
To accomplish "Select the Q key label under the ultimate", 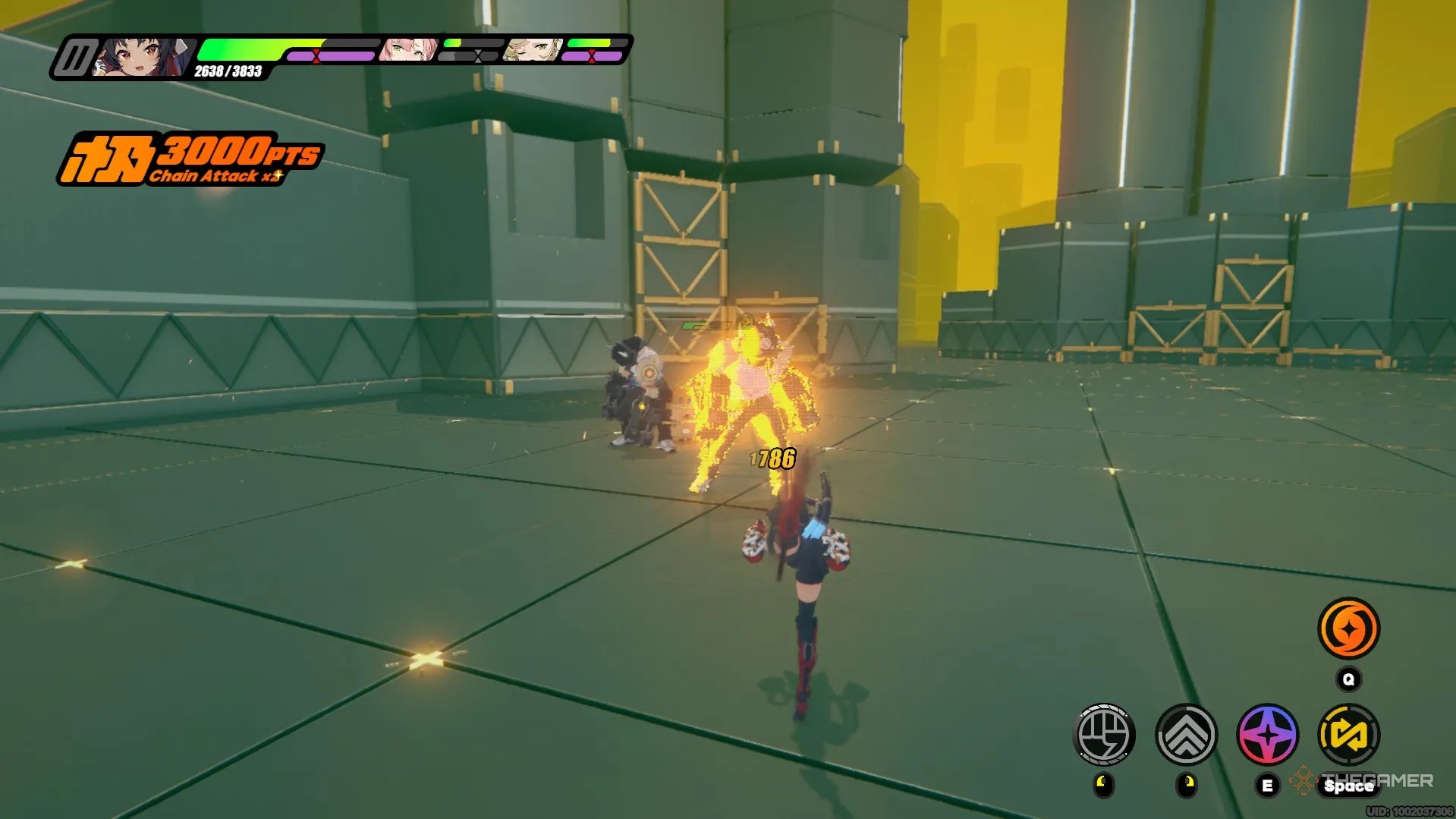I will click(1348, 680).
